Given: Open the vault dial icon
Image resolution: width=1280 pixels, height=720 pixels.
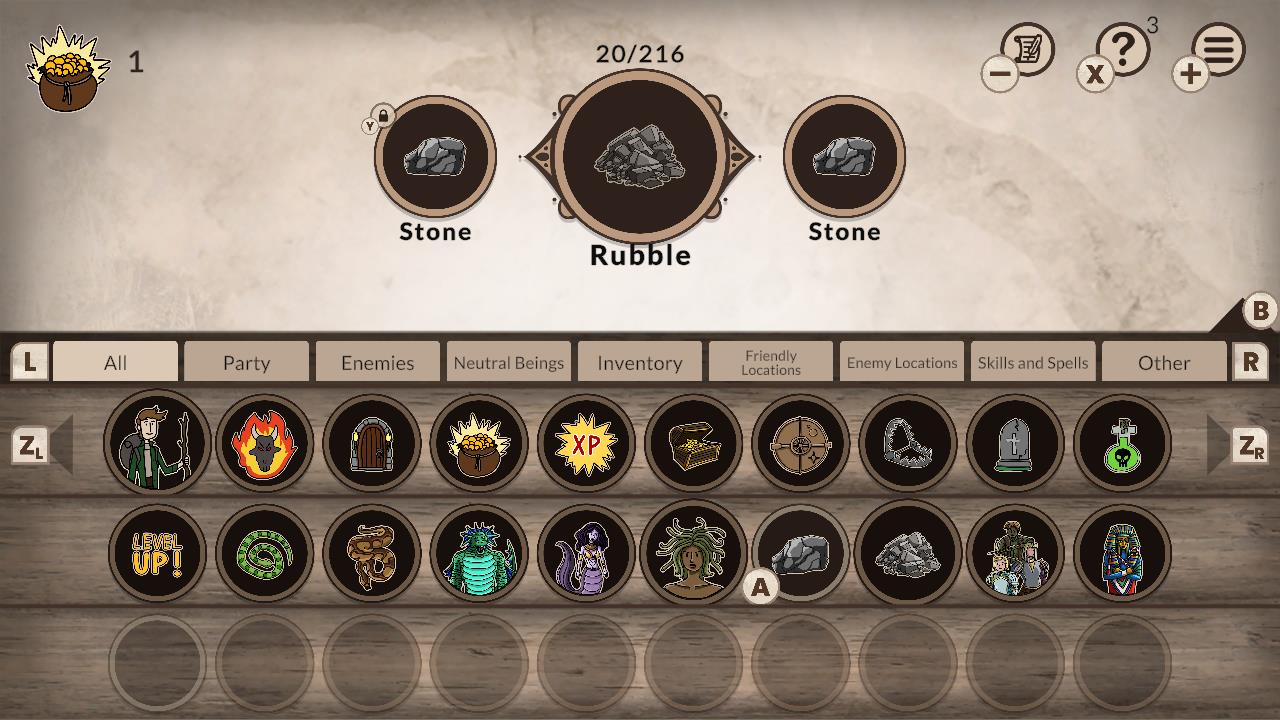Looking at the screenshot, I should click(800, 444).
